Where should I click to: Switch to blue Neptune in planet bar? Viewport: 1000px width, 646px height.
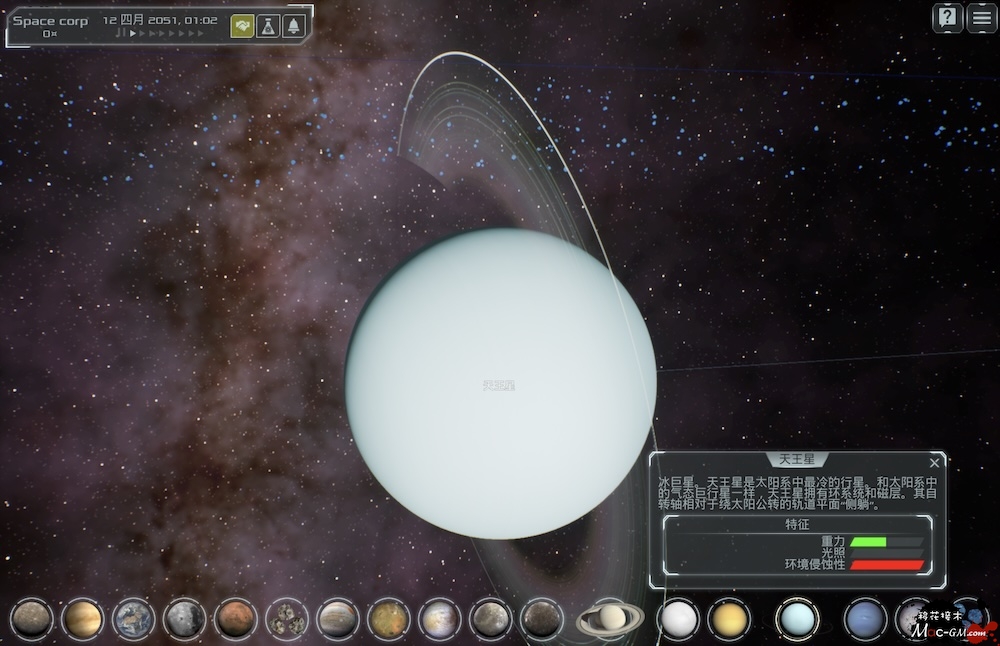coord(865,618)
